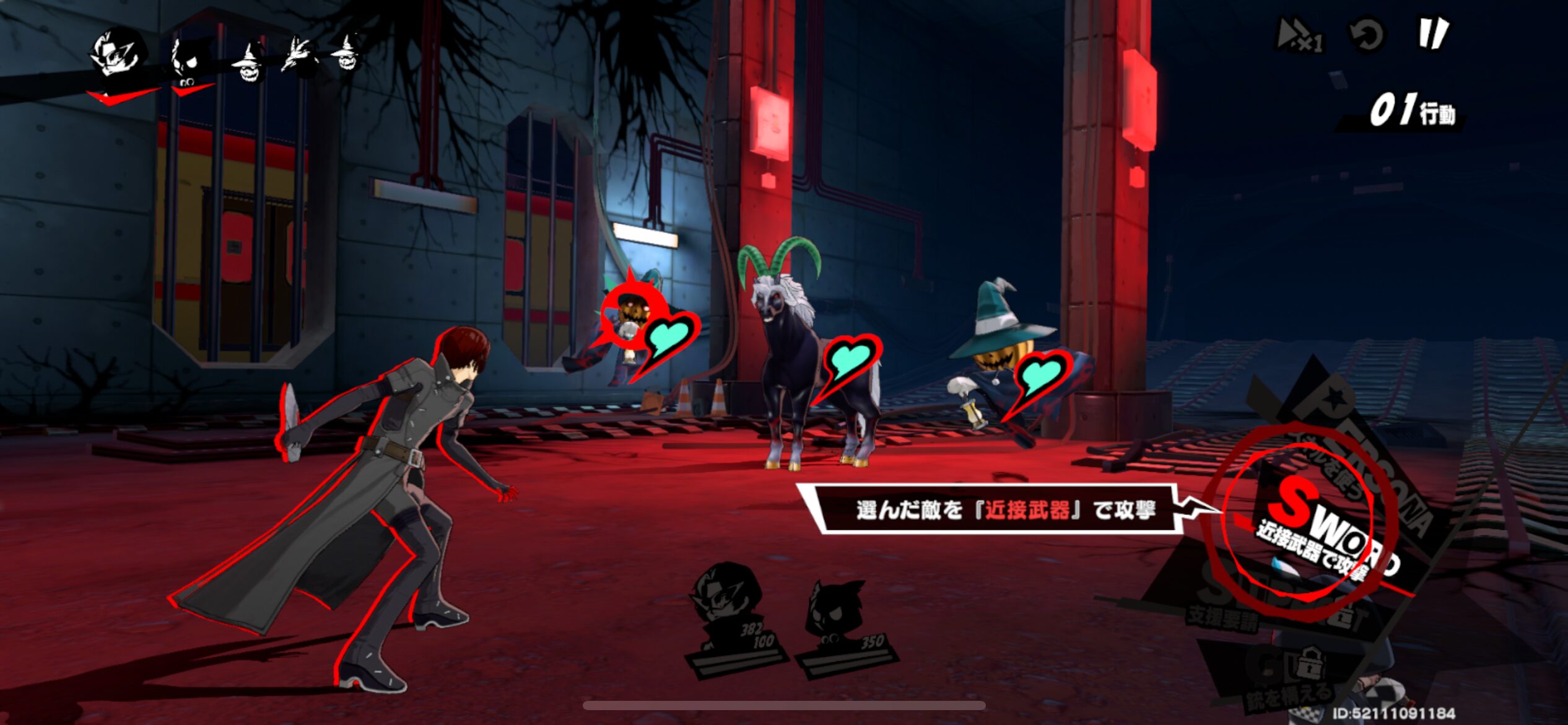
Task: Target the horned horse enemy's heart marker
Action: (850, 361)
